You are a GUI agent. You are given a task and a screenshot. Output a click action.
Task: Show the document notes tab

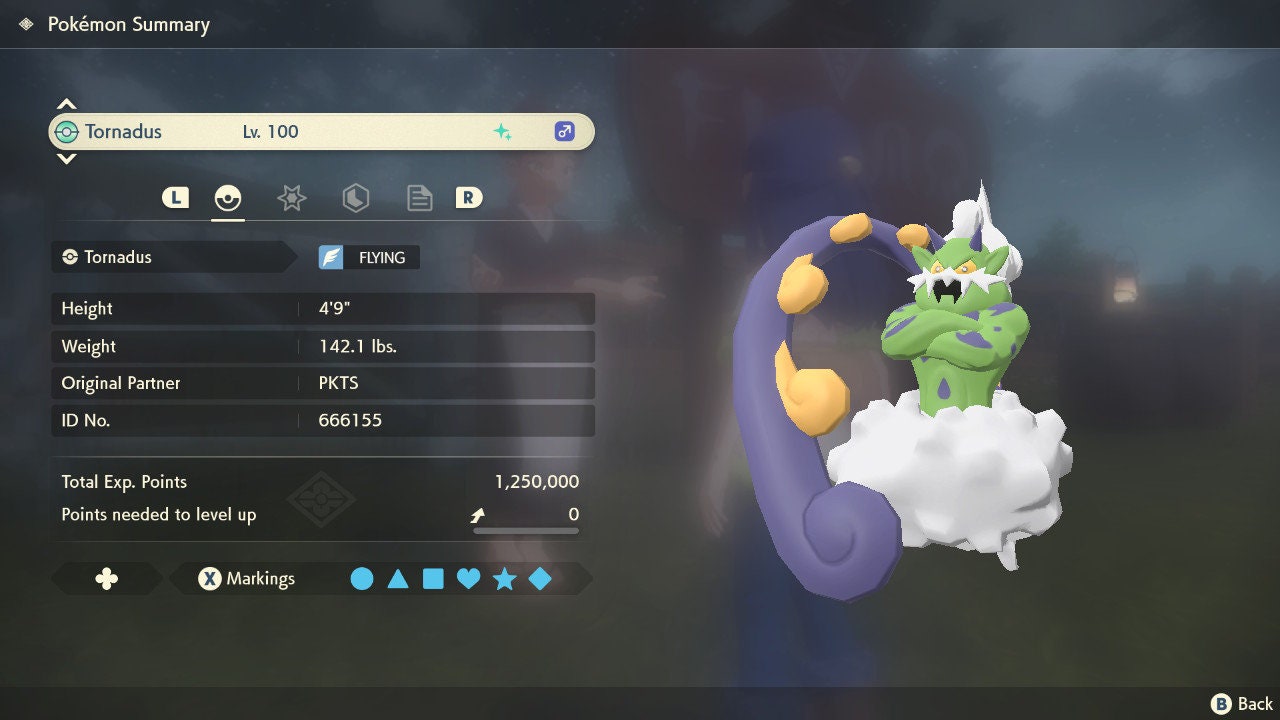[419, 198]
